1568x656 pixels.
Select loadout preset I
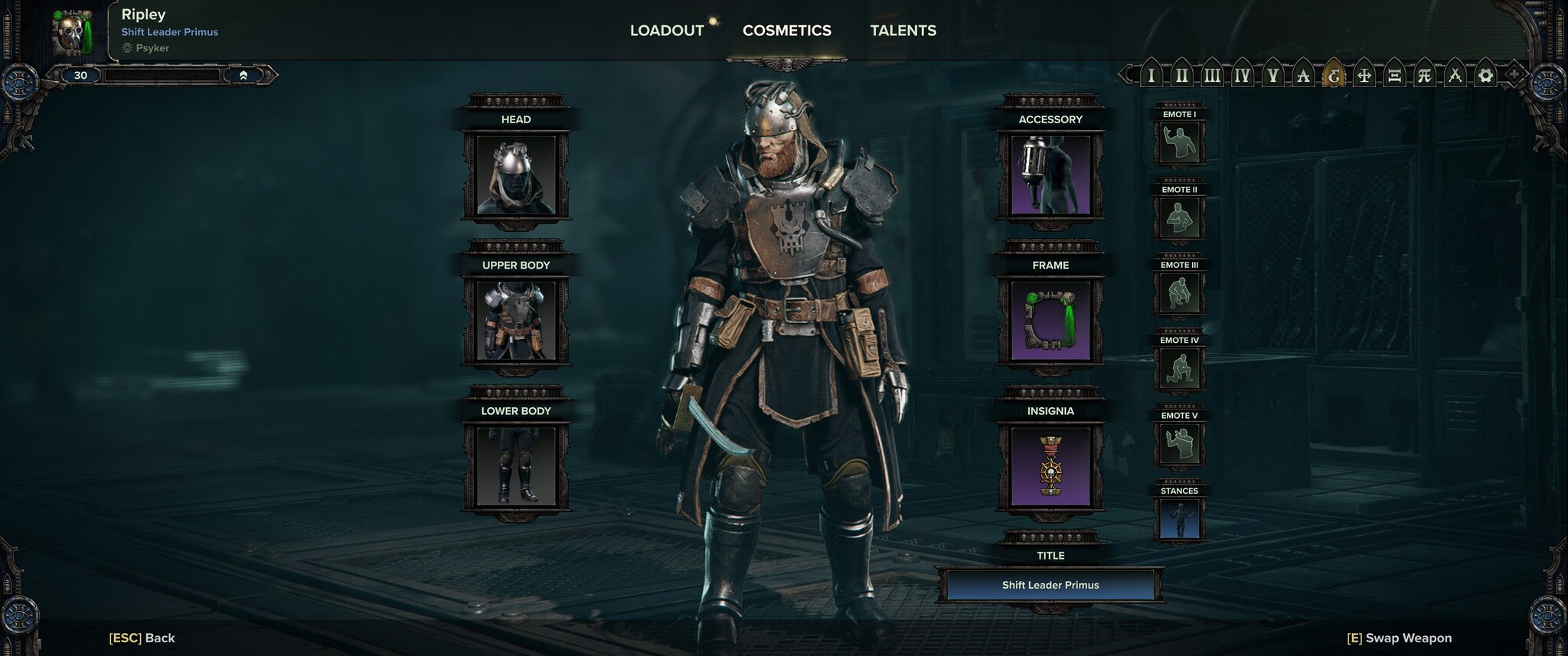[x=1151, y=76]
